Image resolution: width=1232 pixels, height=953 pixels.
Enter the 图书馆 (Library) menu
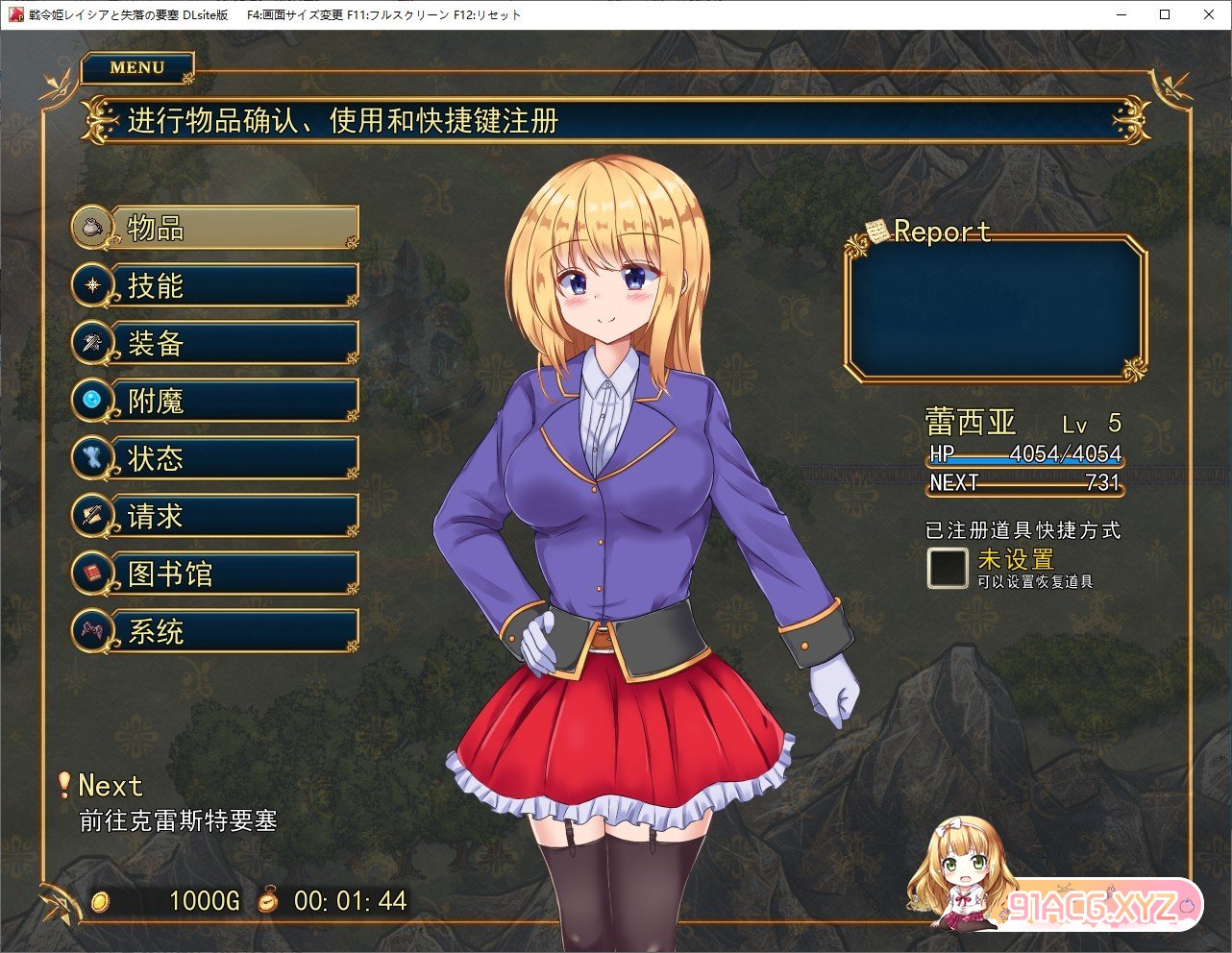(x=217, y=574)
